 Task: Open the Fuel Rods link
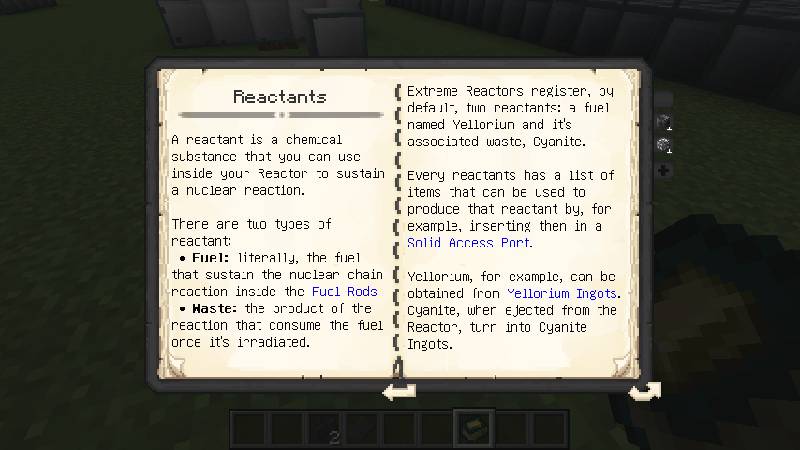(344, 291)
